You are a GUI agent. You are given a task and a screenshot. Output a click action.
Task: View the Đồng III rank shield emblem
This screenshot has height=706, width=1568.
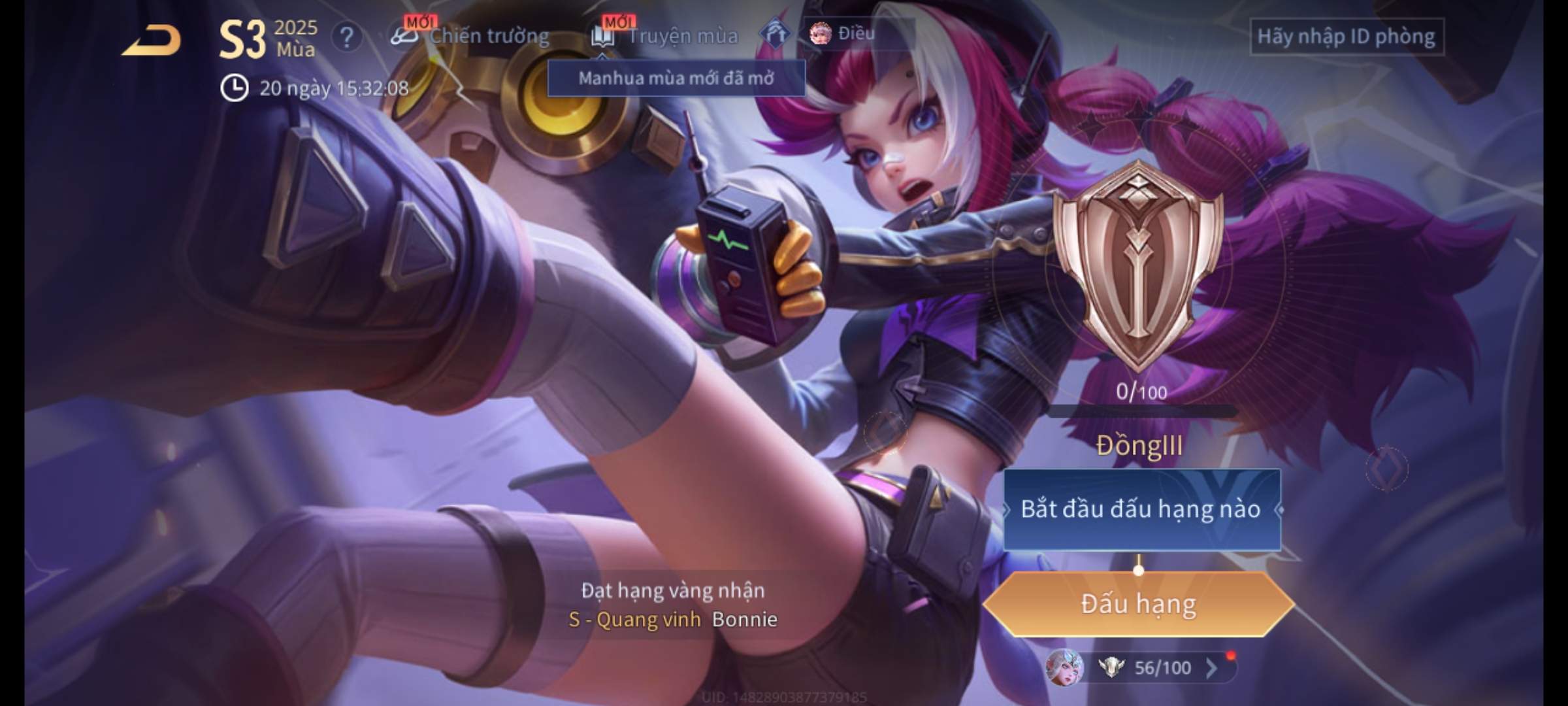(1138, 265)
